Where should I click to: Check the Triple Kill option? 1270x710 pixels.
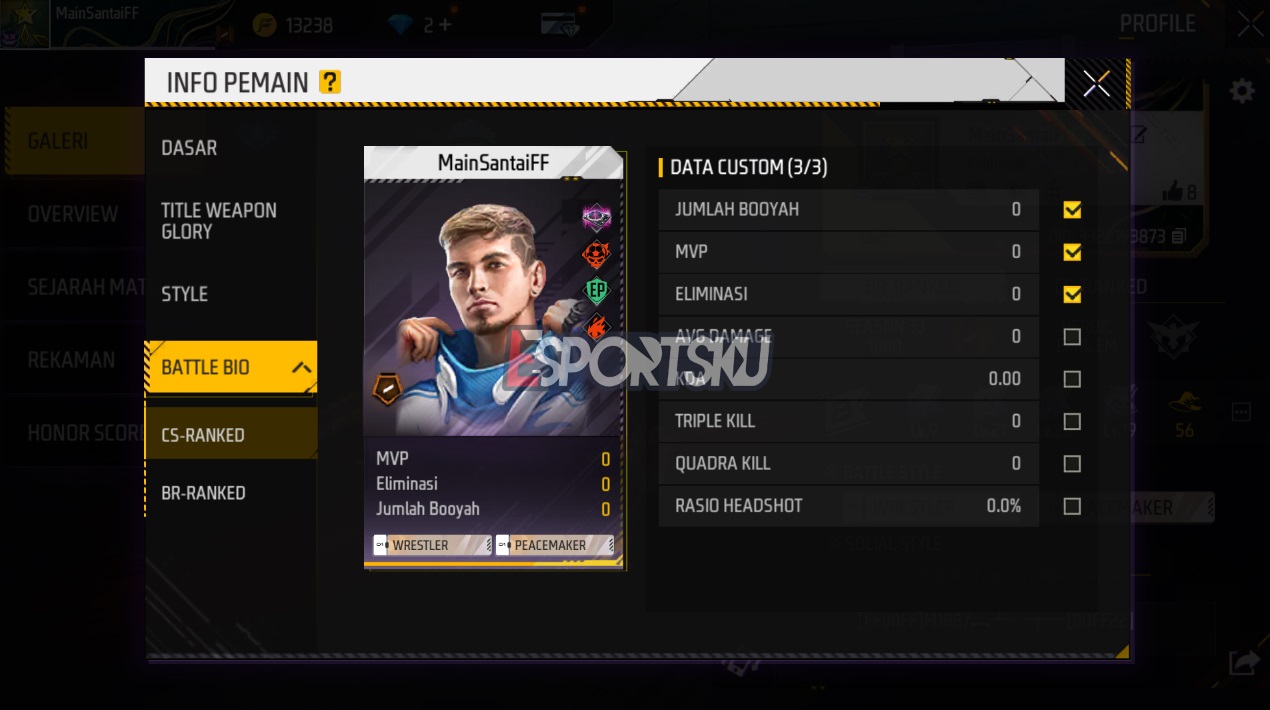point(1072,421)
